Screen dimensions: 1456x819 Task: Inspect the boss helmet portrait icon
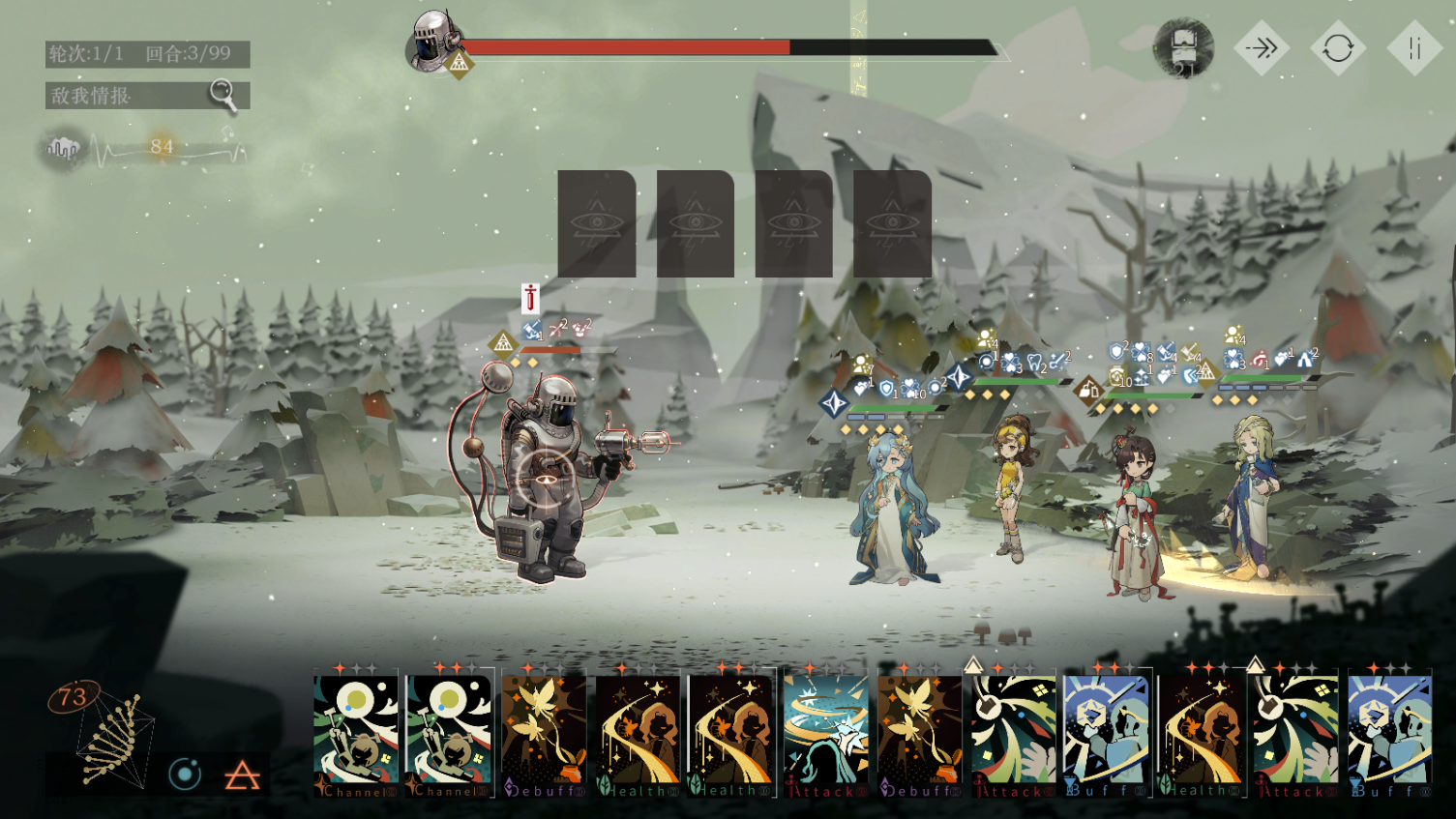[x=432, y=41]
